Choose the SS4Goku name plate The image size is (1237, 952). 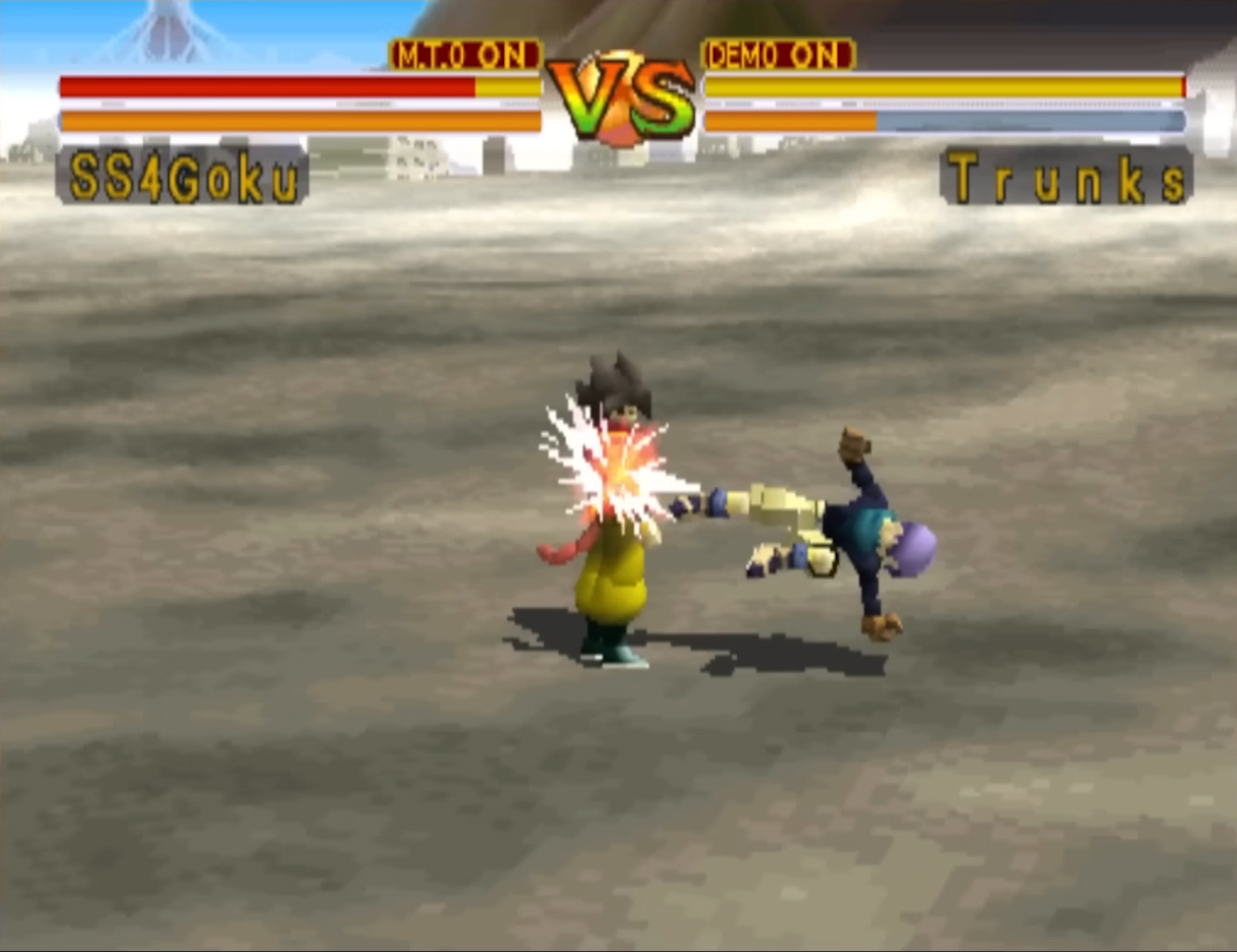(x=183, y=177)
